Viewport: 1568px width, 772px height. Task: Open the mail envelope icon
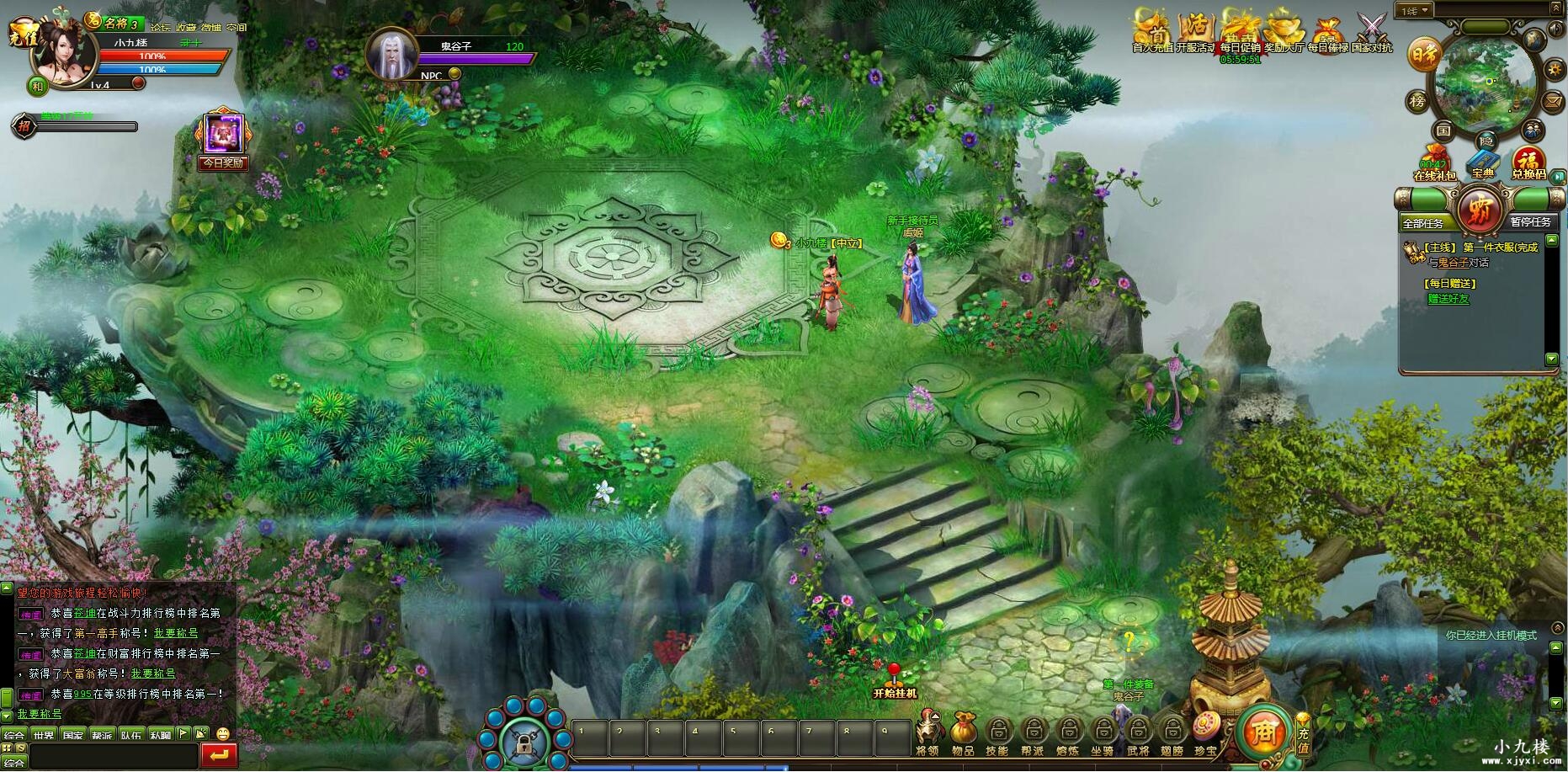click(1553, 102)
